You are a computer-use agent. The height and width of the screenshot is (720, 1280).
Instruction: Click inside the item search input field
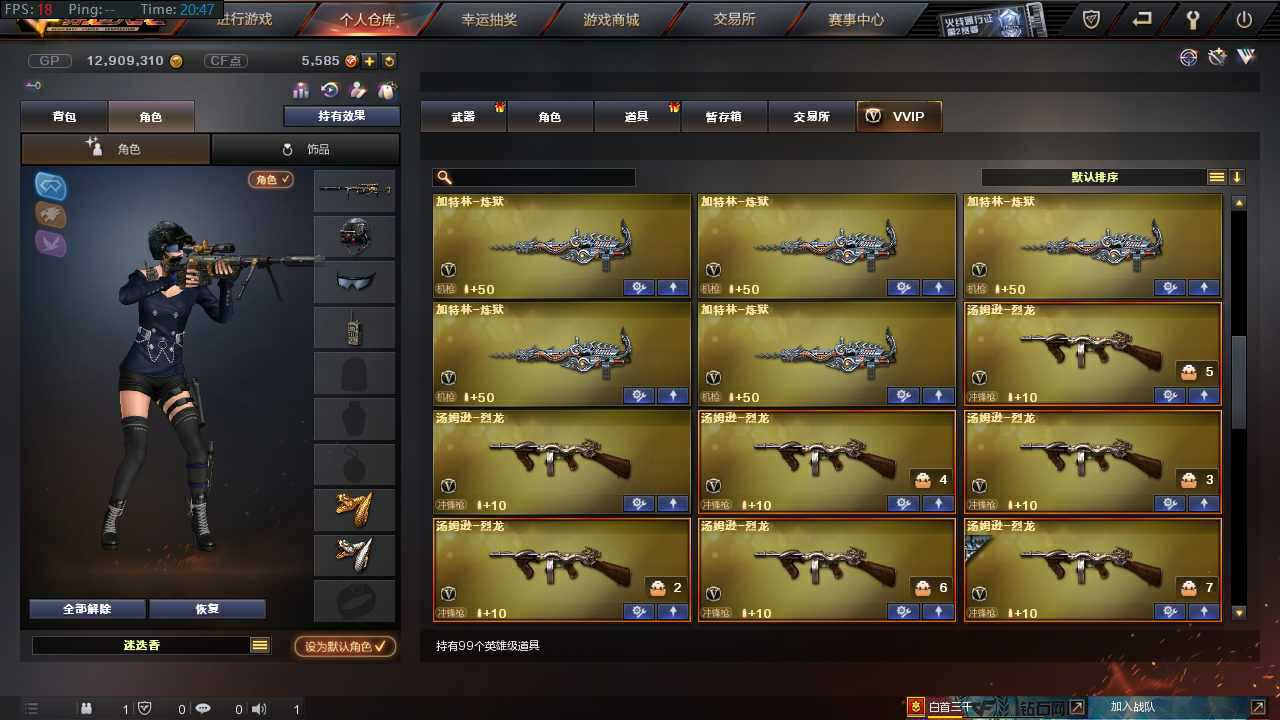pyautogui.click(x=540, y=177)
